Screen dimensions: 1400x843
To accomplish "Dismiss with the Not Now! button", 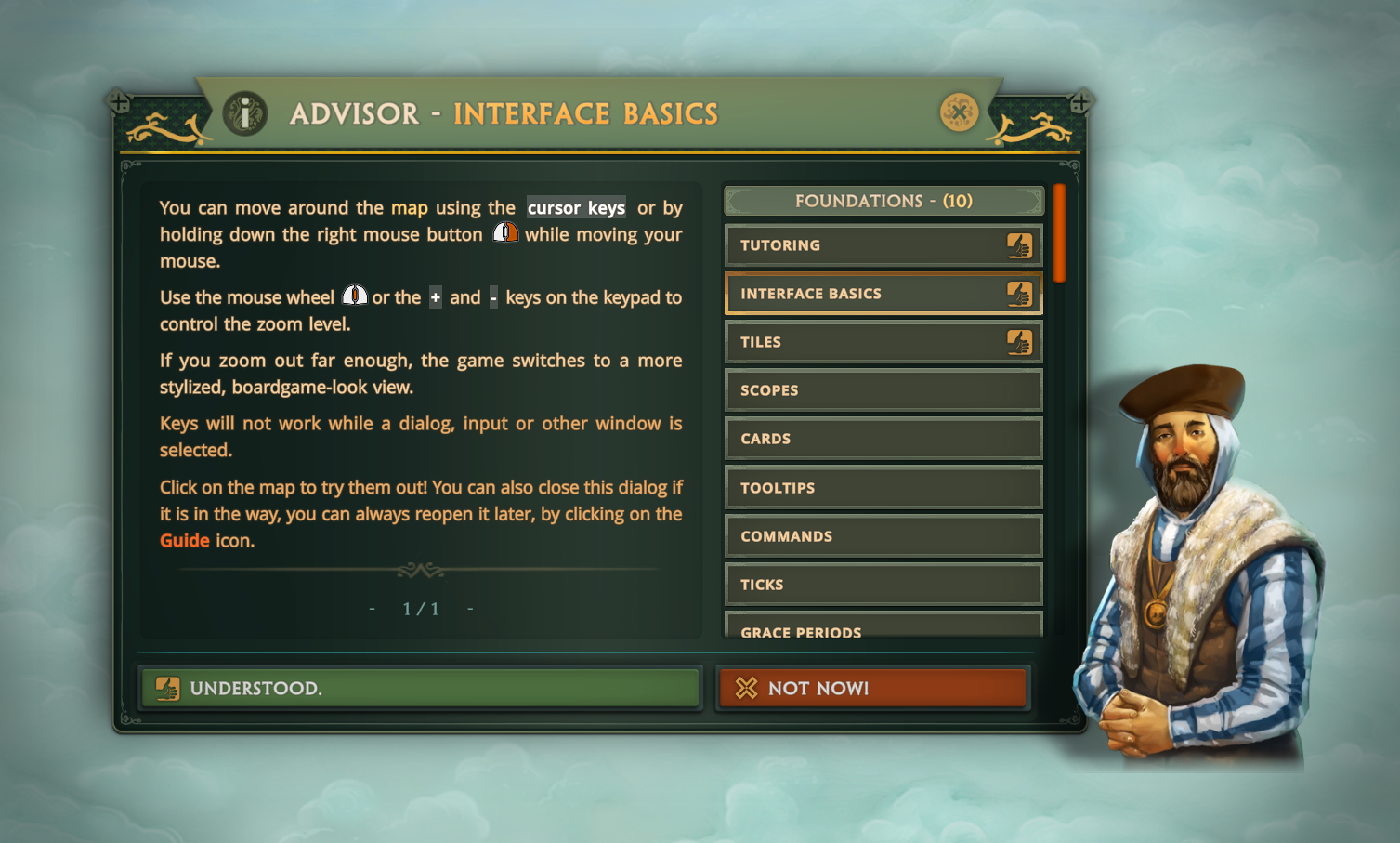I will coord(872,688).
